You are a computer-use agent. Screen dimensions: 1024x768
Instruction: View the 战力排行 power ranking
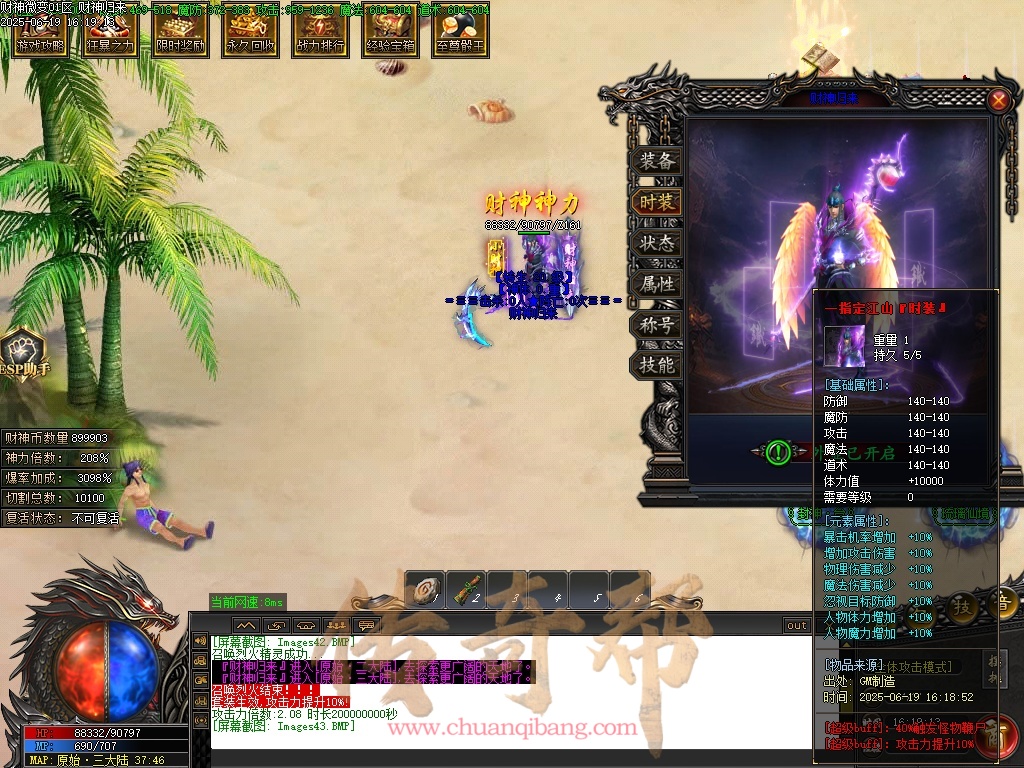click(321, 34)
